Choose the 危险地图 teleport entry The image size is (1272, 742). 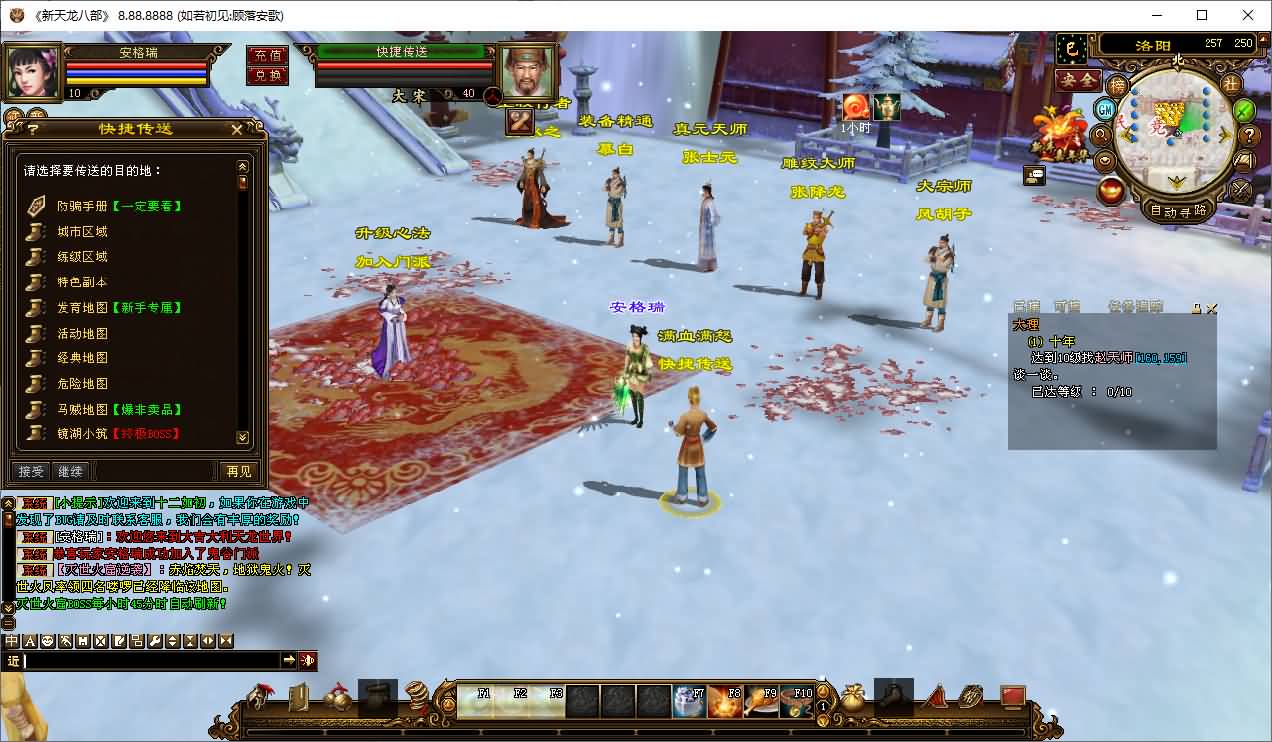82,383
